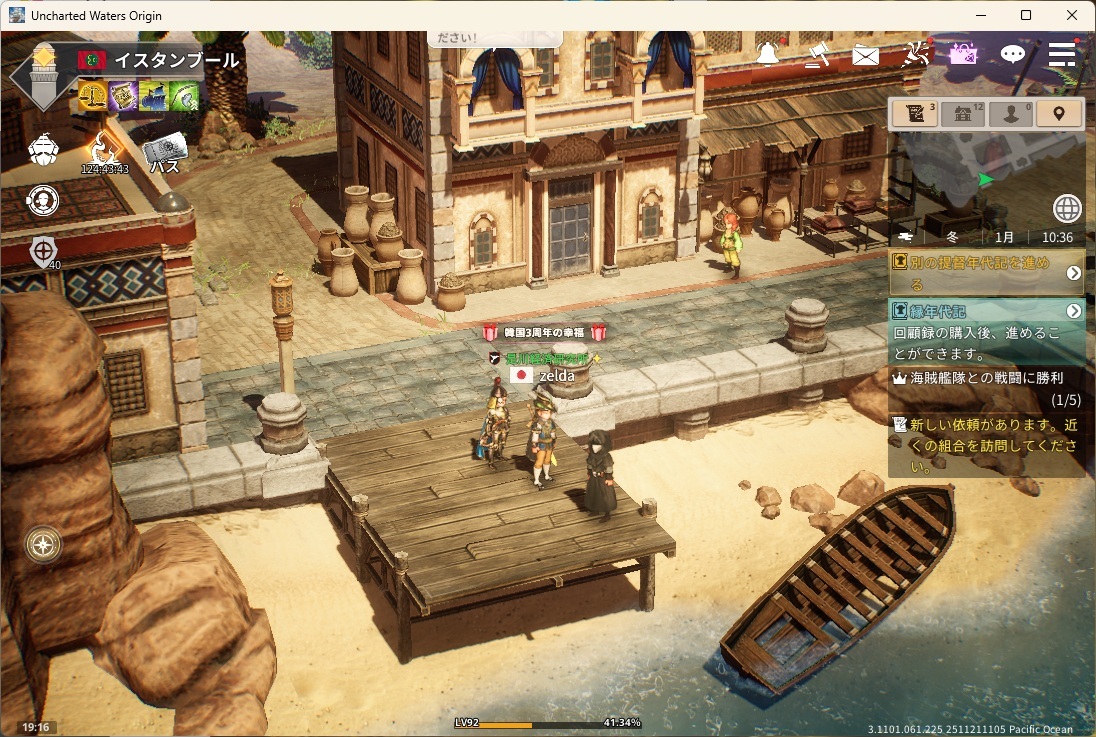Select the location pin tab
Image resolution: width=1096 pixels, height=737 pixels.
click(1058, 113)
